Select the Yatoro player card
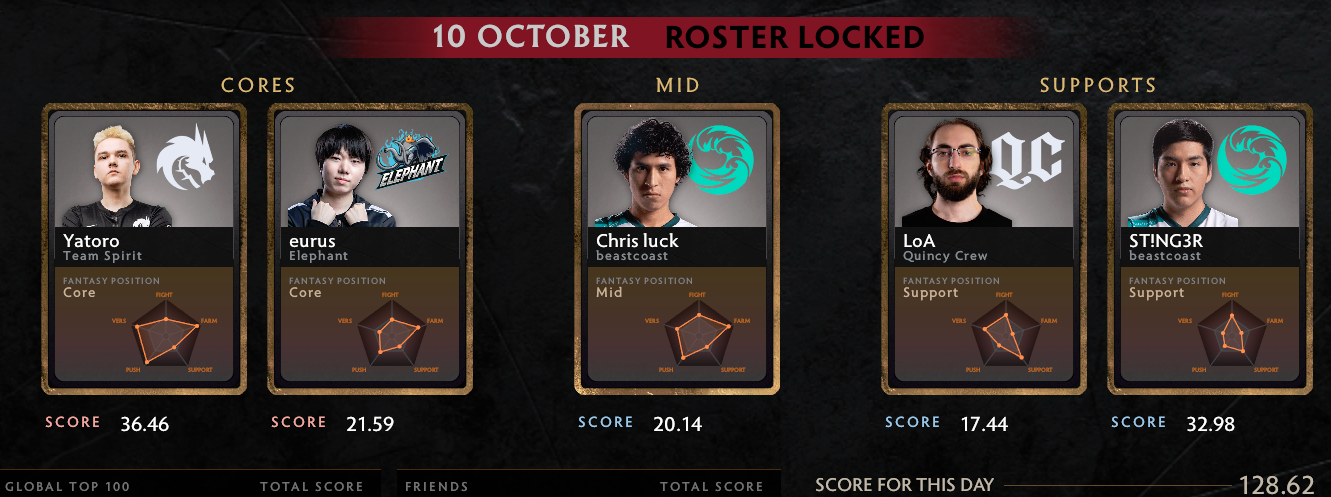Image resolution: width=1331 pixels, height=497 pixels. 144,249
